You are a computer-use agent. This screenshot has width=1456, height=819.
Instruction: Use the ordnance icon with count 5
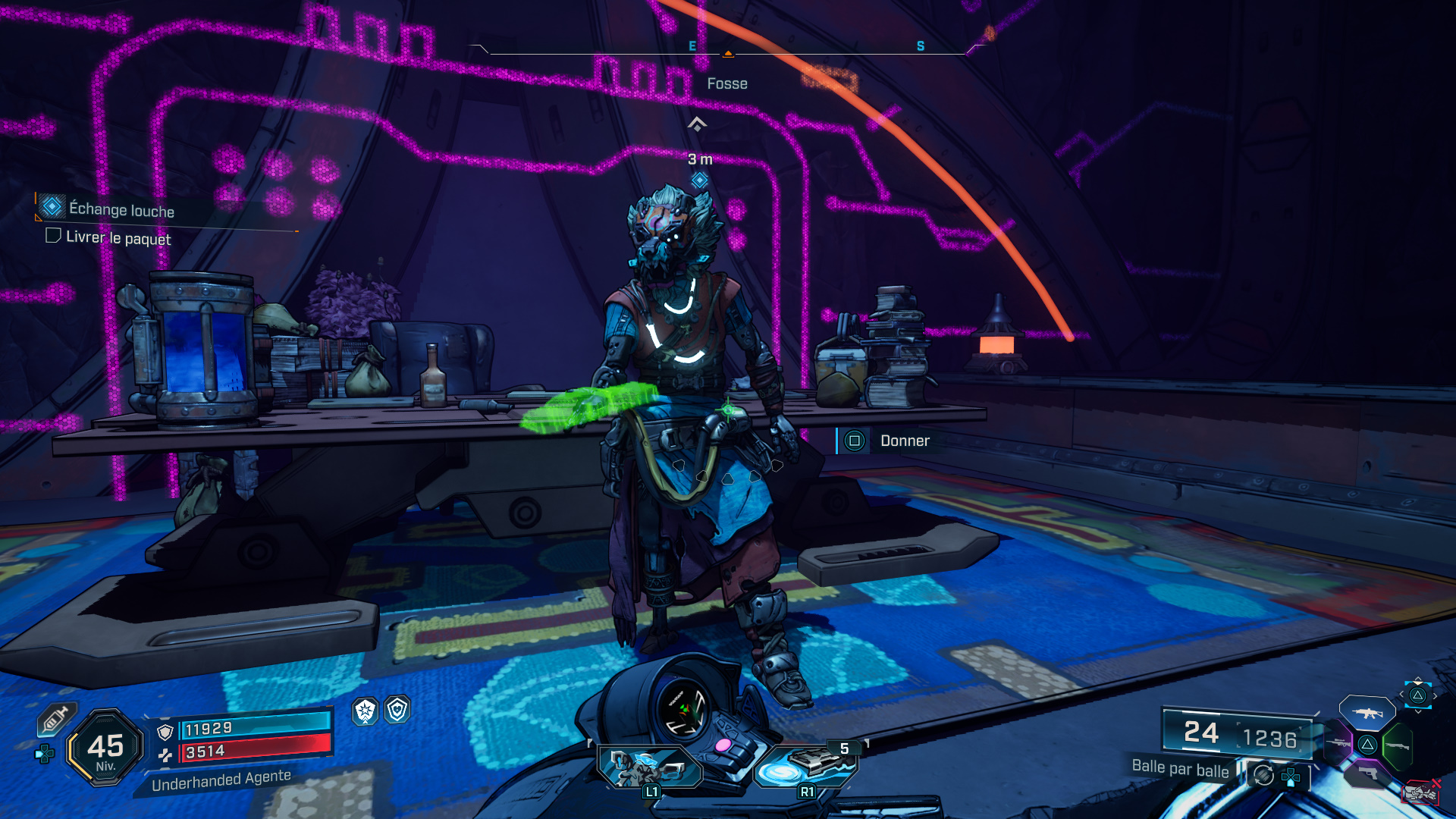(807, 766)
